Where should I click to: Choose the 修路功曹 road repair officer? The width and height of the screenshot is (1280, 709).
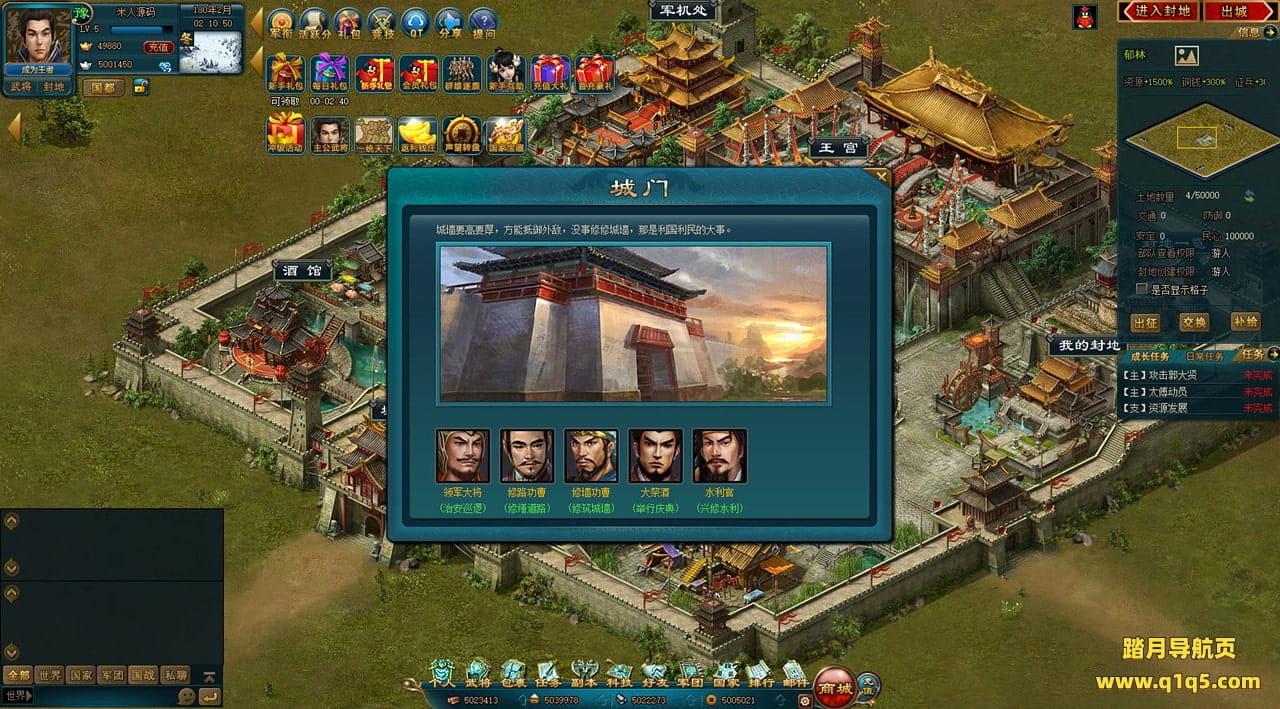tap(527, 457)
